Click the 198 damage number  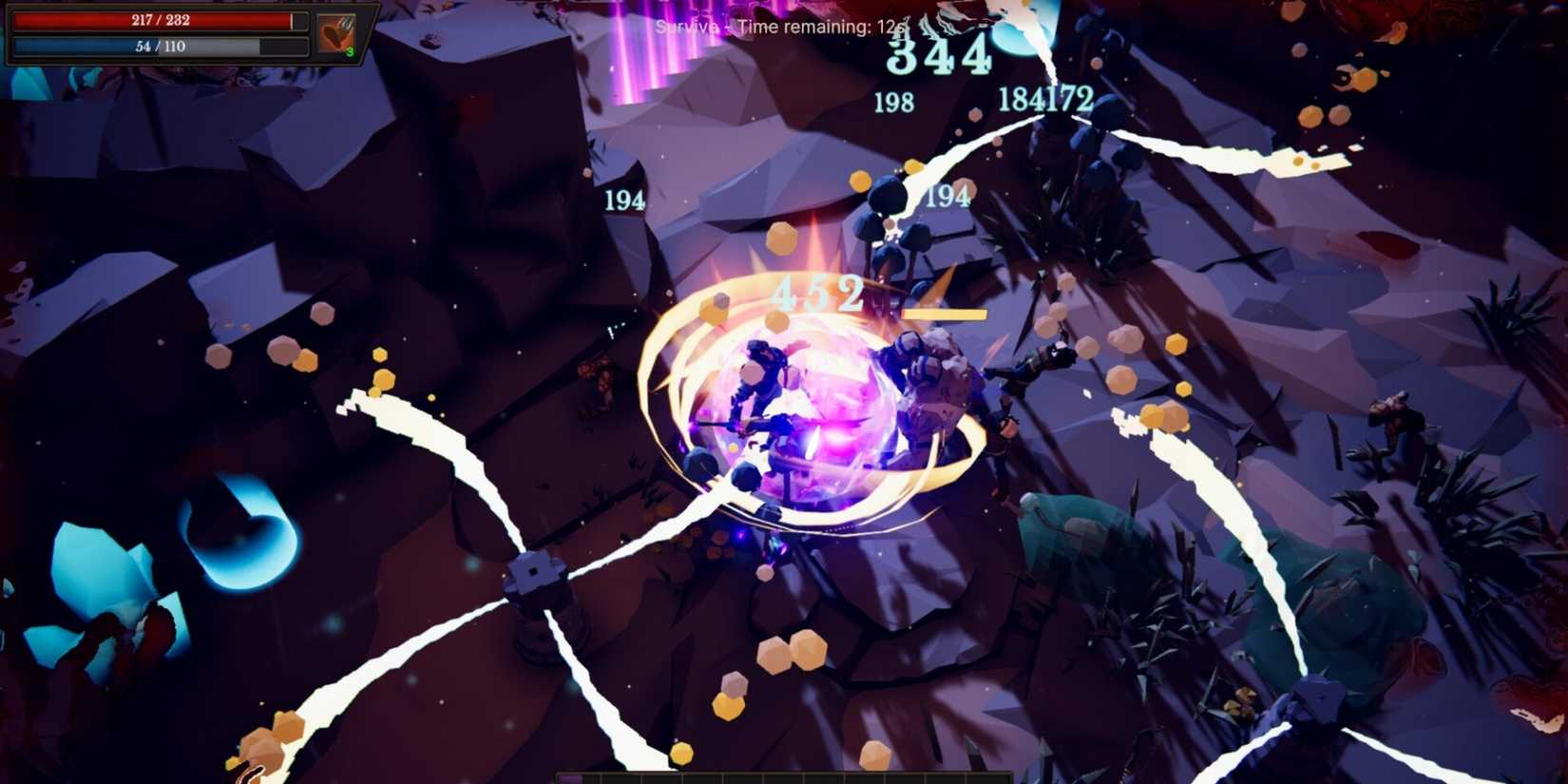(x=894, y=98)
